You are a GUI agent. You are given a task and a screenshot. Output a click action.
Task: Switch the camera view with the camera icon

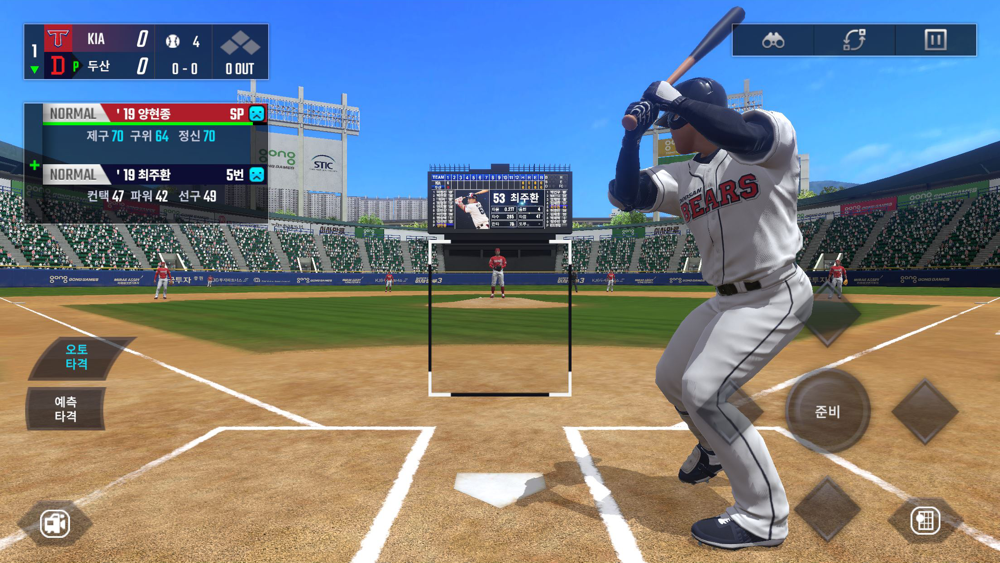click(55, 523)
